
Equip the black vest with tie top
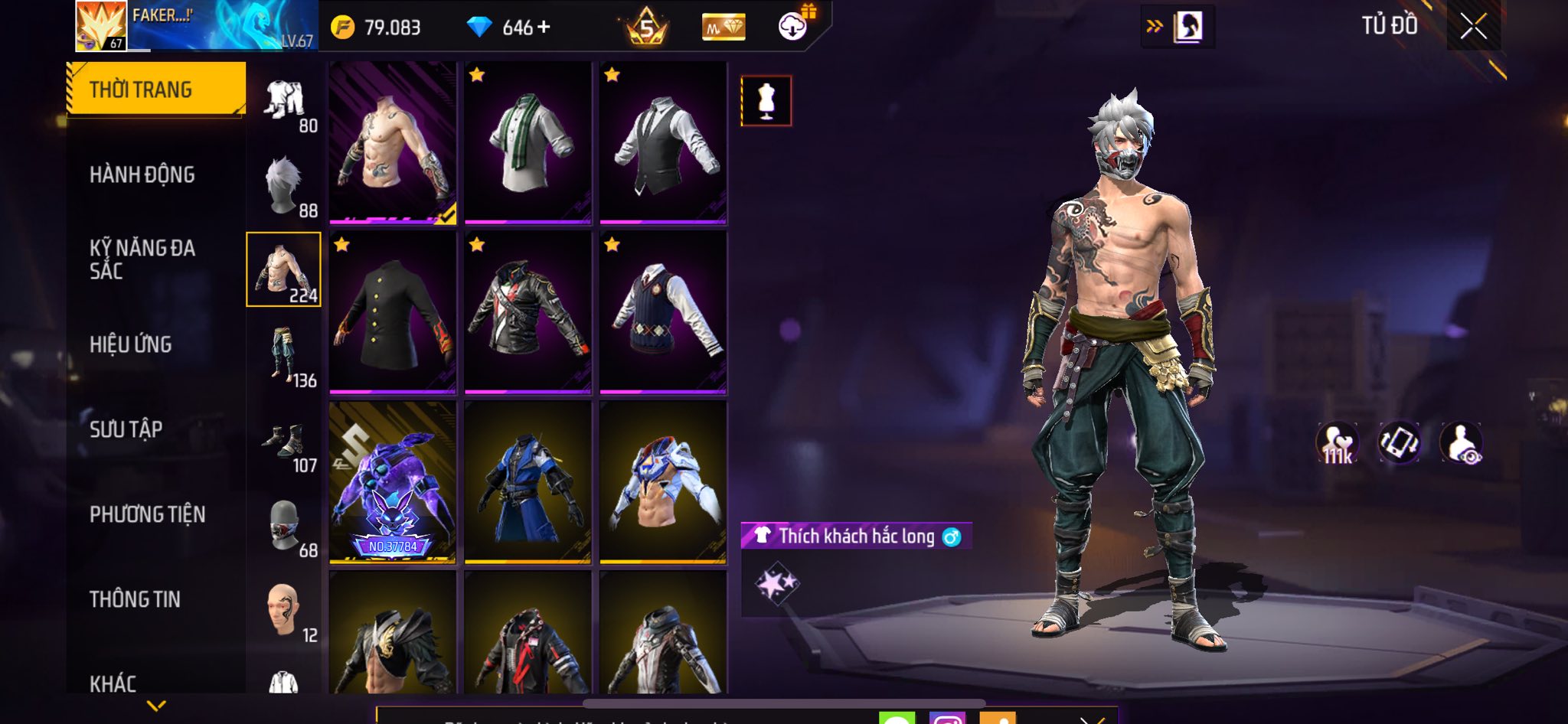pyautogui.click(x=663, y=143)
